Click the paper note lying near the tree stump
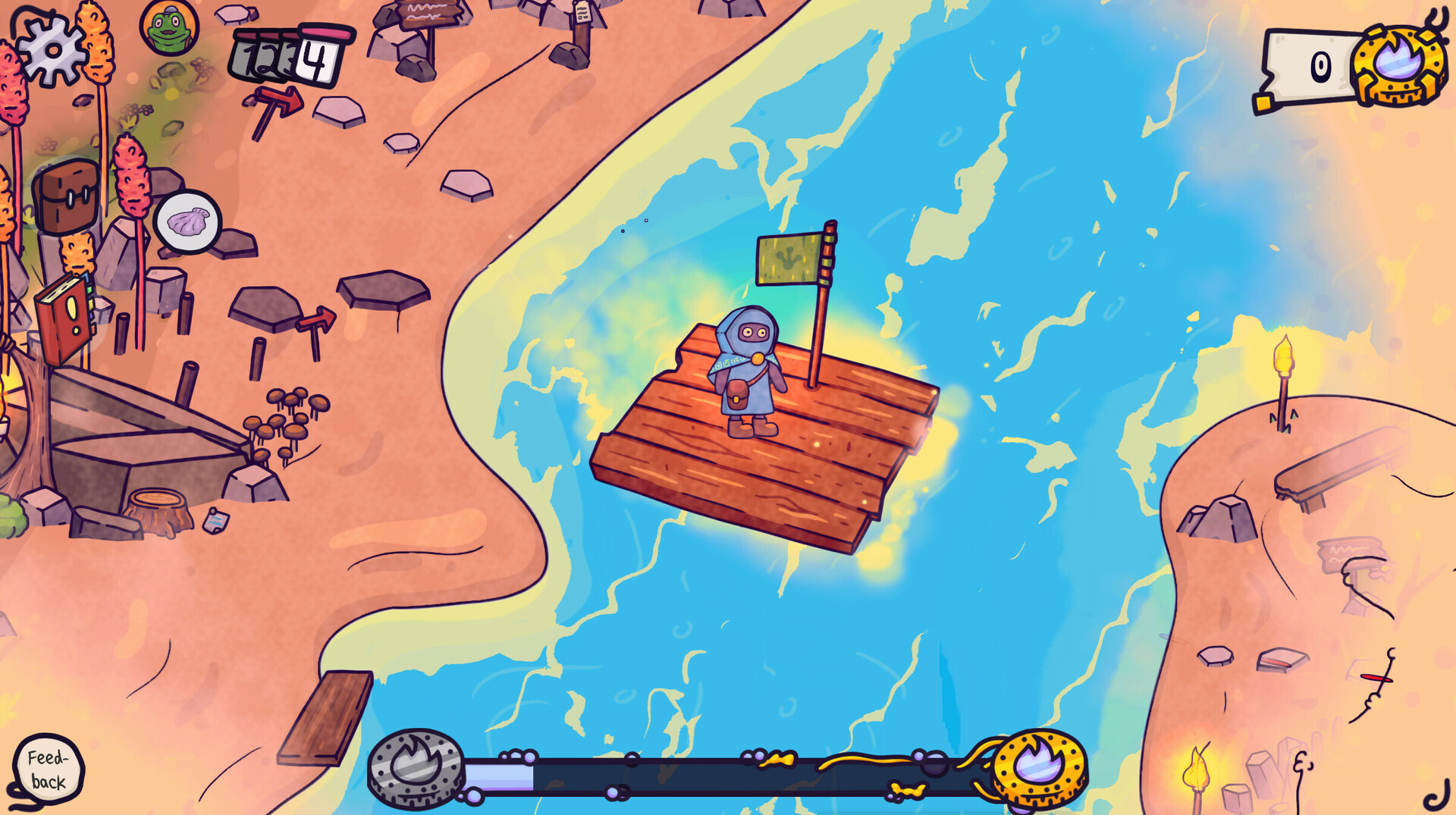The width and height of the screenshot is (1456, 815). point(216,520)
